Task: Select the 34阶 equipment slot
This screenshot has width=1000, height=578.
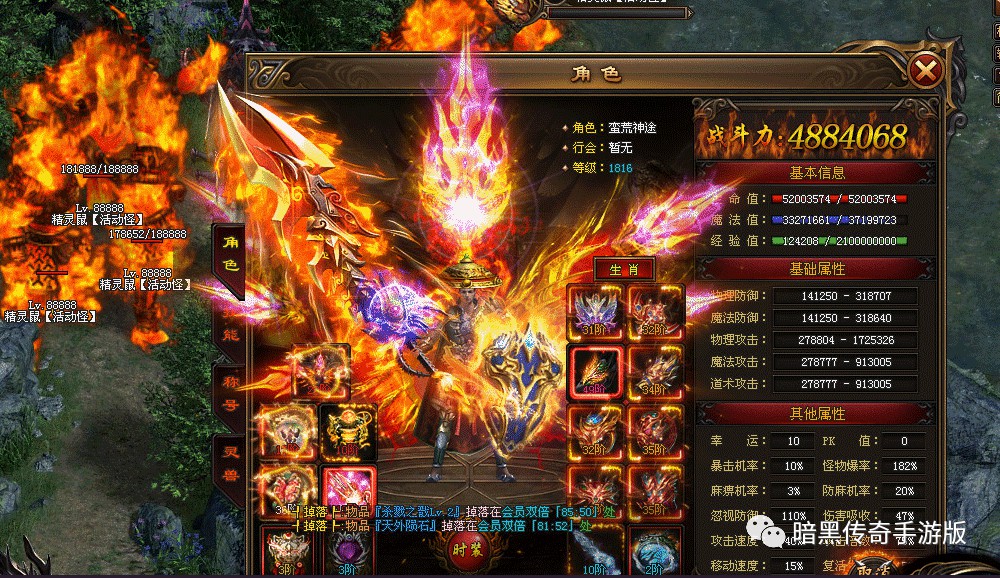Action: pos(656,372)
